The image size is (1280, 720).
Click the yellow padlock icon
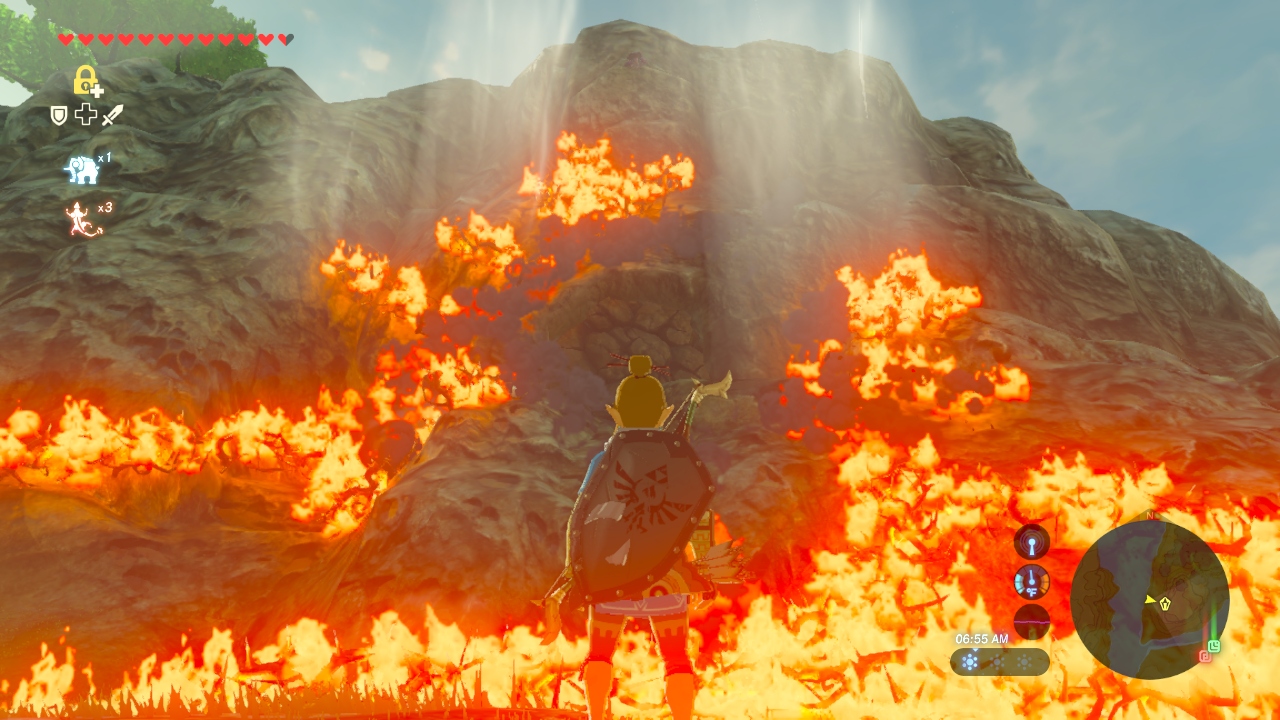click(x=87, y=80)
